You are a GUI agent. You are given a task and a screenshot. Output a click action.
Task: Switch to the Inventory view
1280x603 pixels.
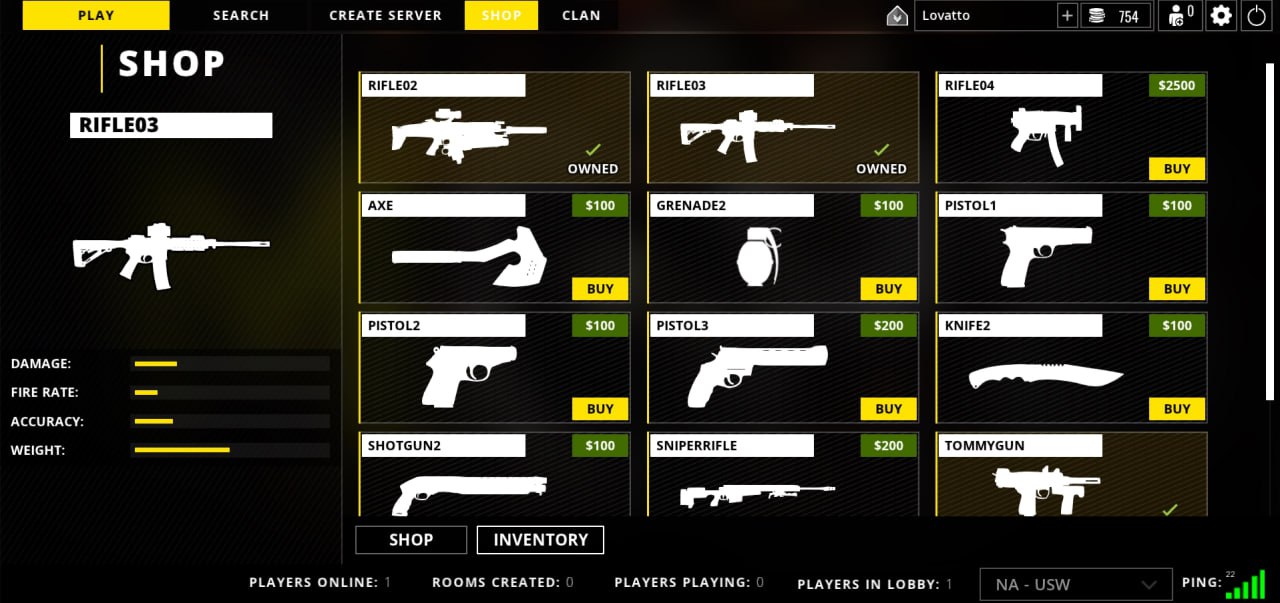click(x=540, y=540)
